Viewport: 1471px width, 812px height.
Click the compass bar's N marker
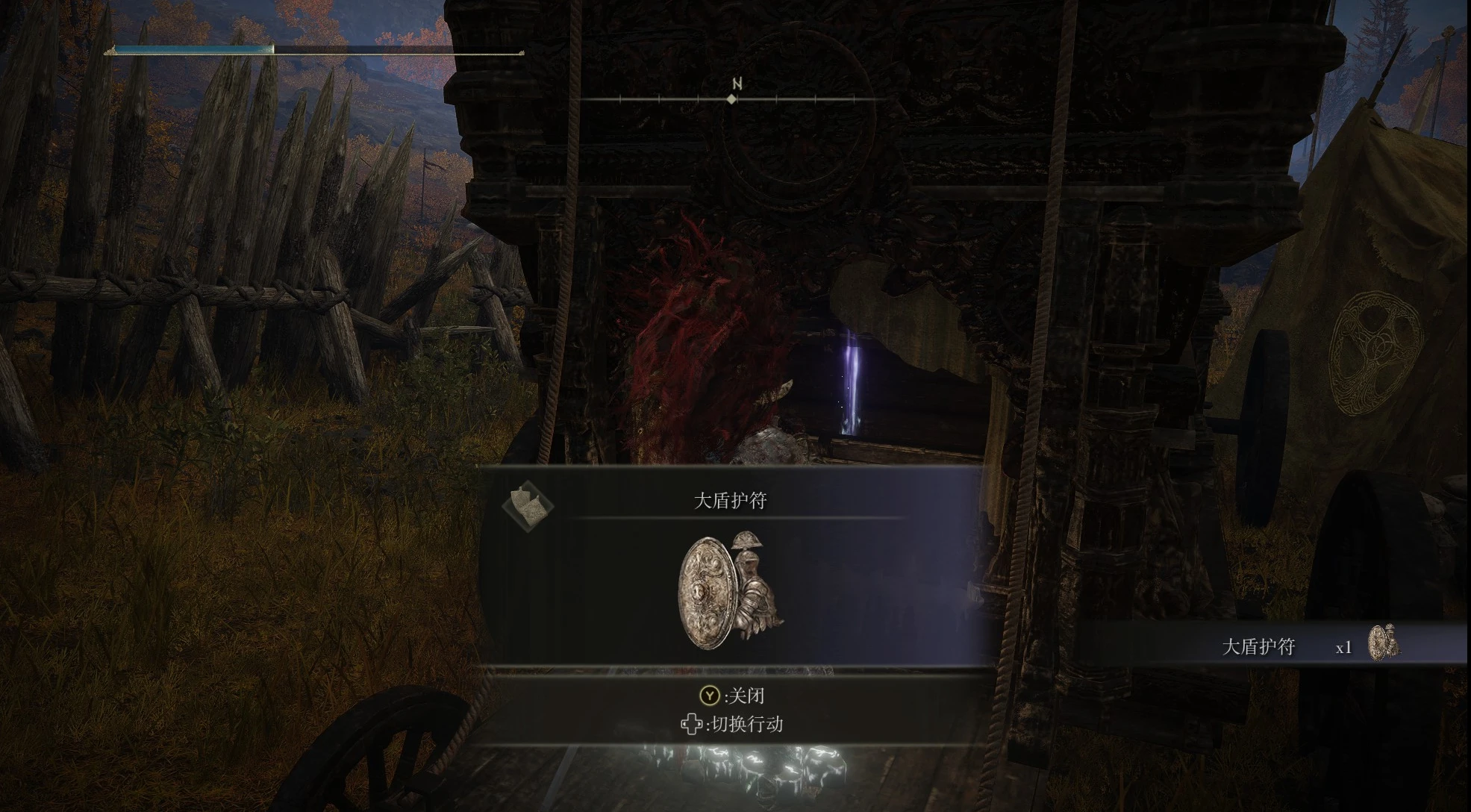735,84
